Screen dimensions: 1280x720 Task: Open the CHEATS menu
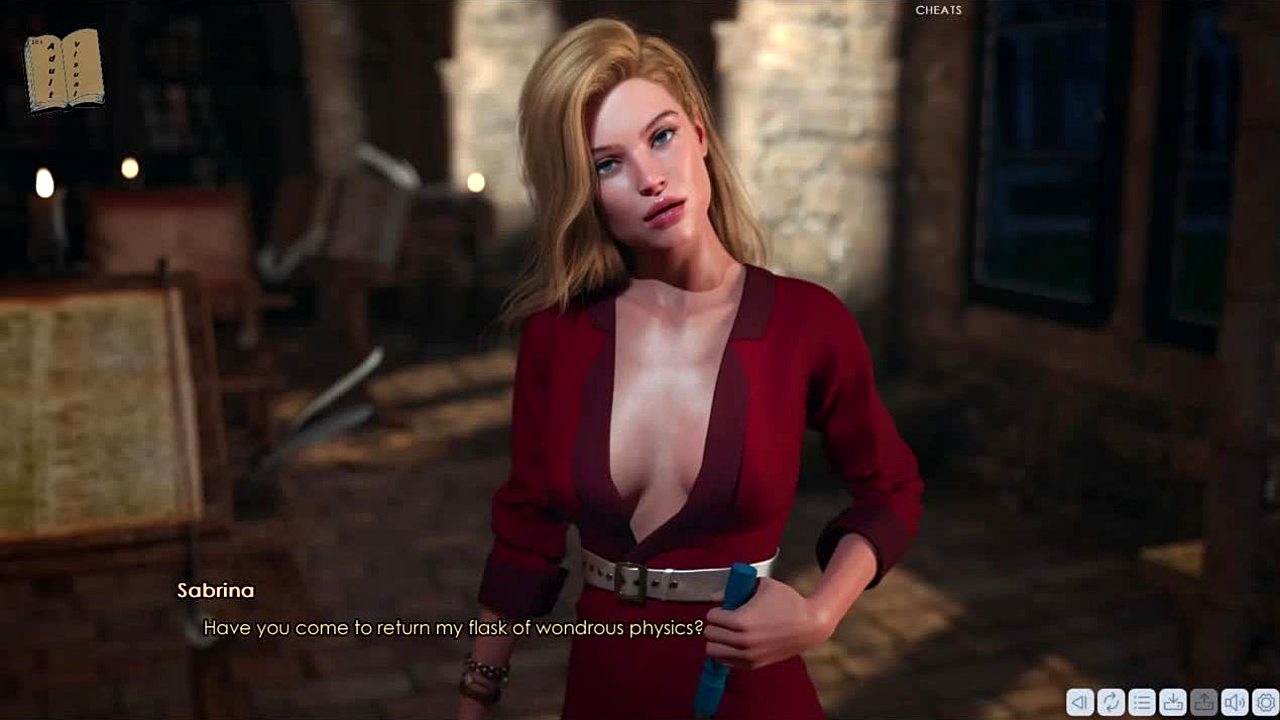click(938, 10)
